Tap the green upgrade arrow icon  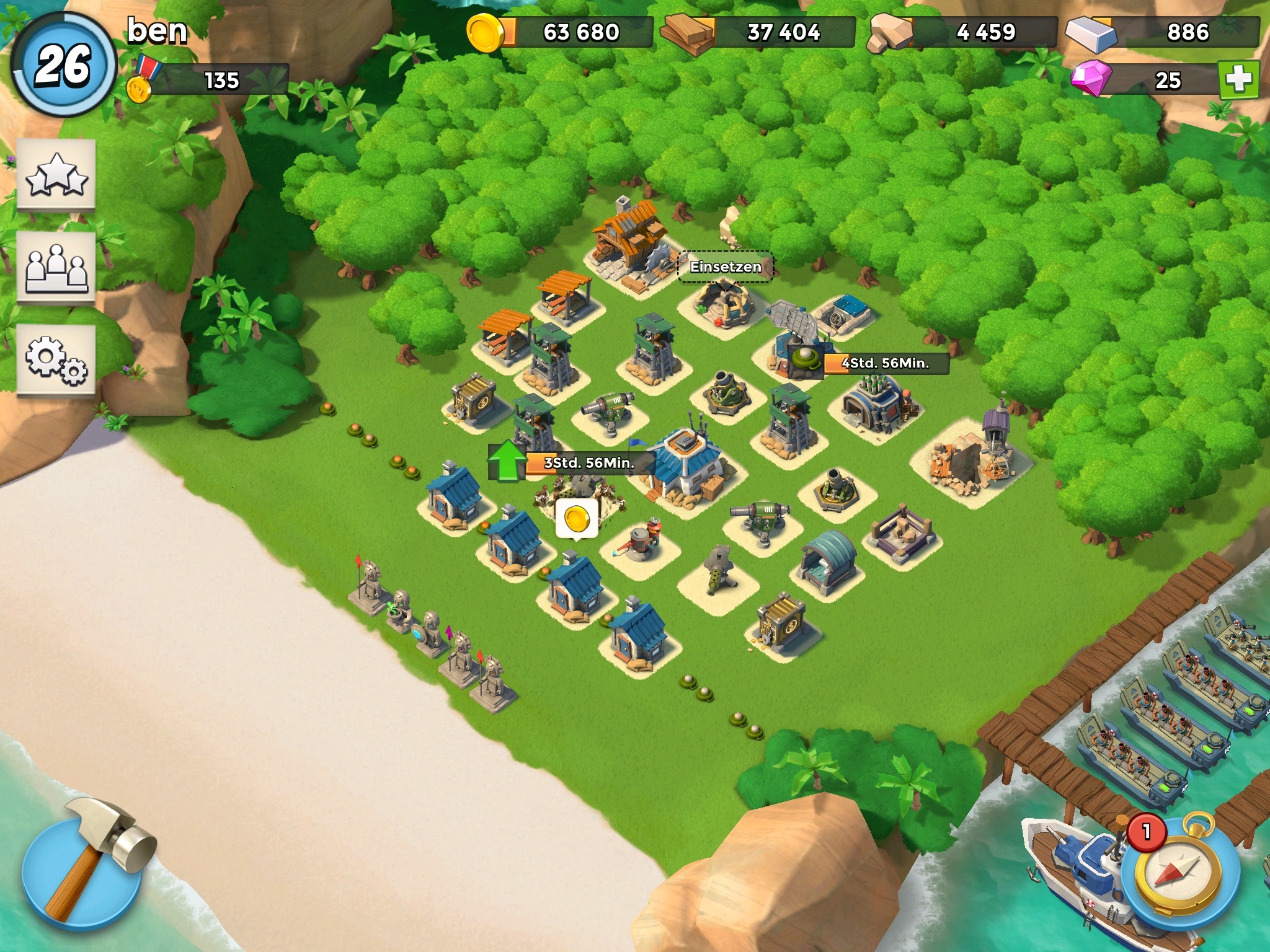[x=507, y=460]
